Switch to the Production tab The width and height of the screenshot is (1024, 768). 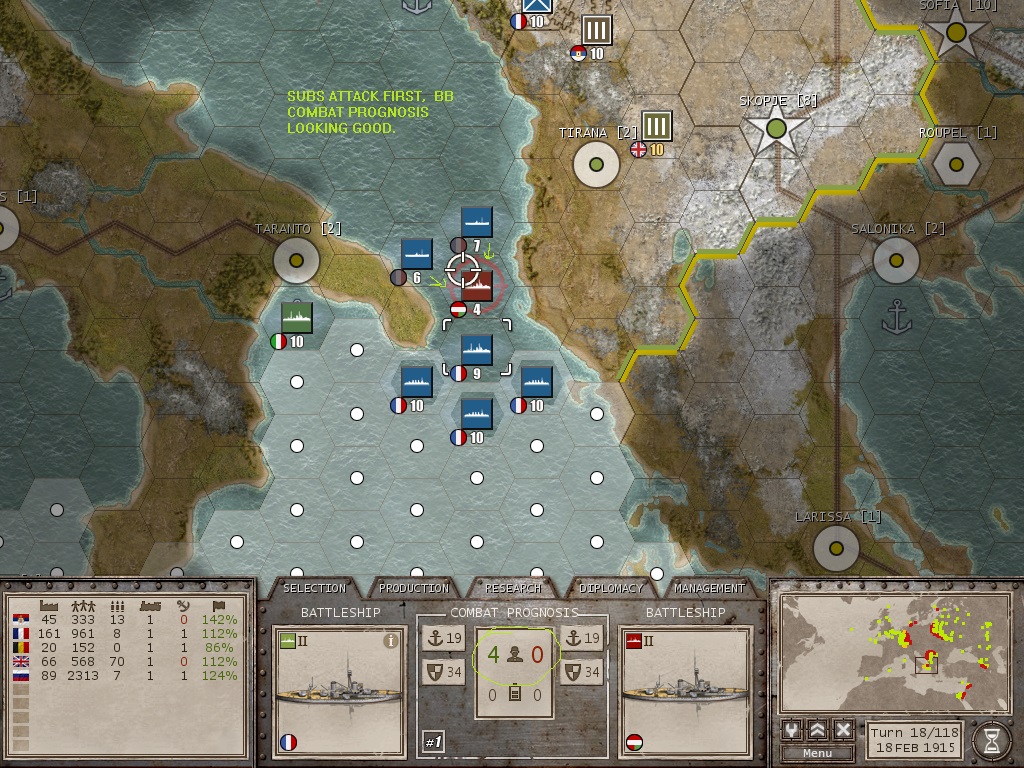tap(414, 588)
